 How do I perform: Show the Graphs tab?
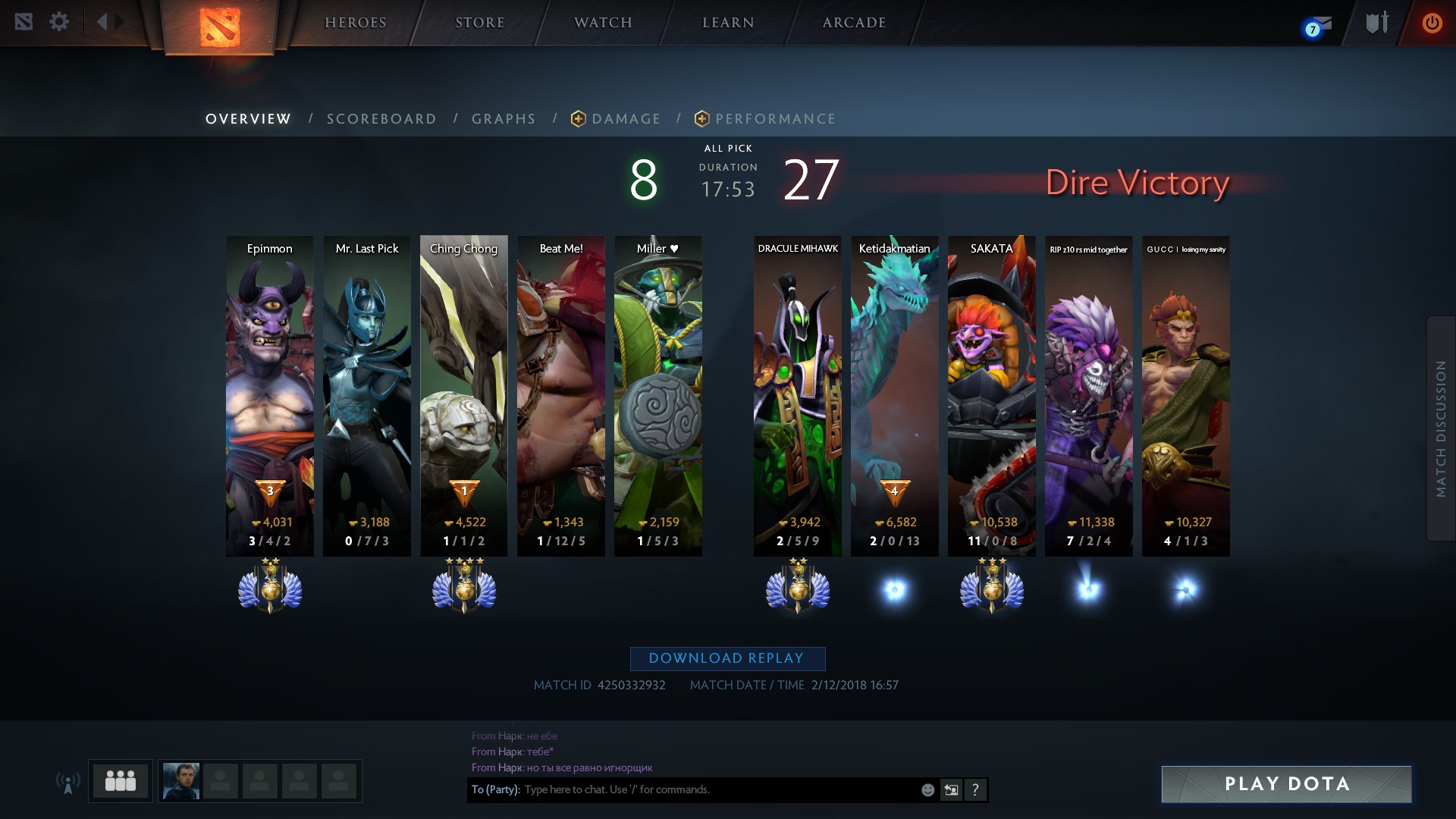point(504,119)
